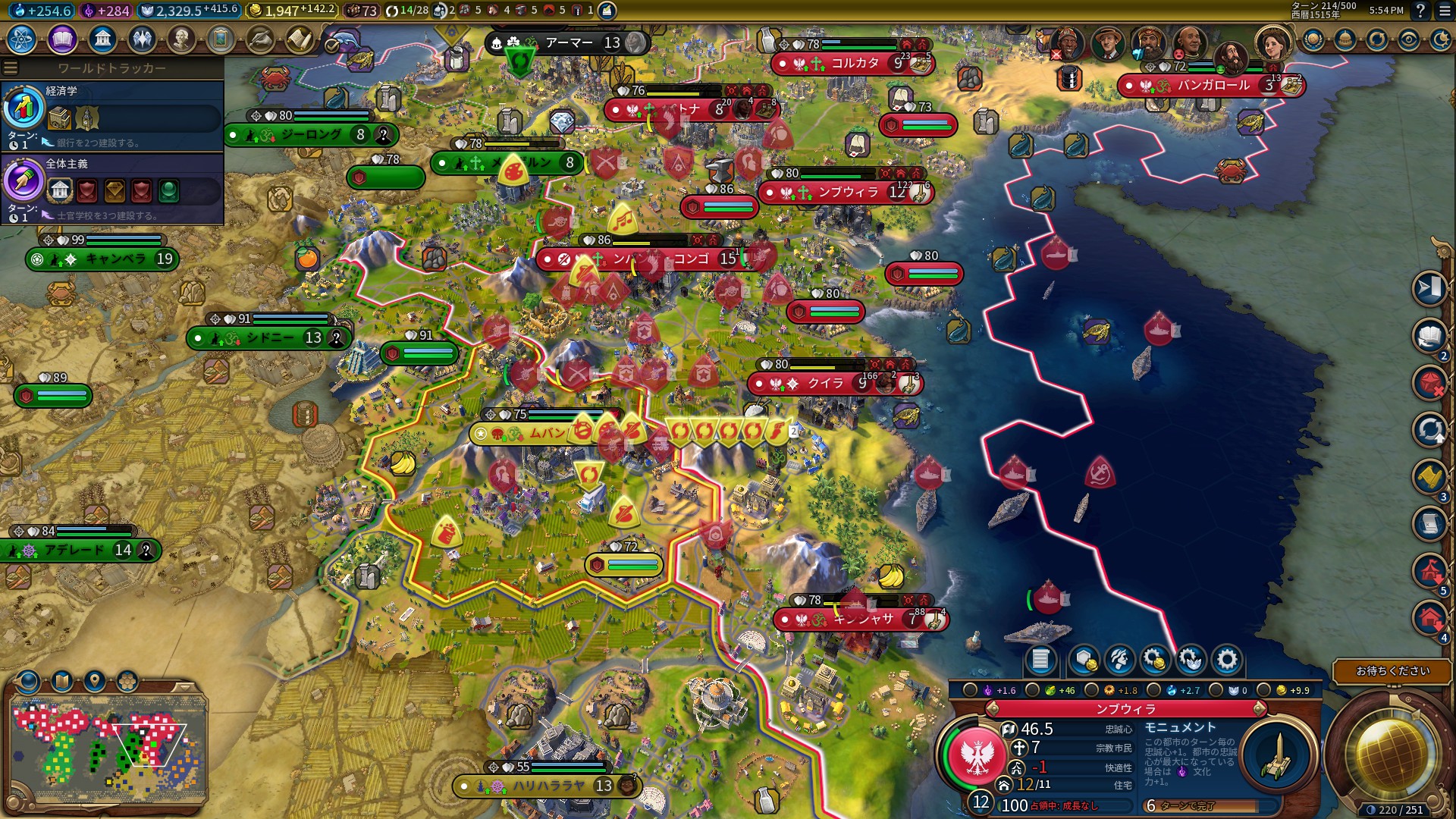The image size is (1456, 819).
Task: Click the ノブウィラ city name banner in city panel
Action: click(x=1125, y=709)
